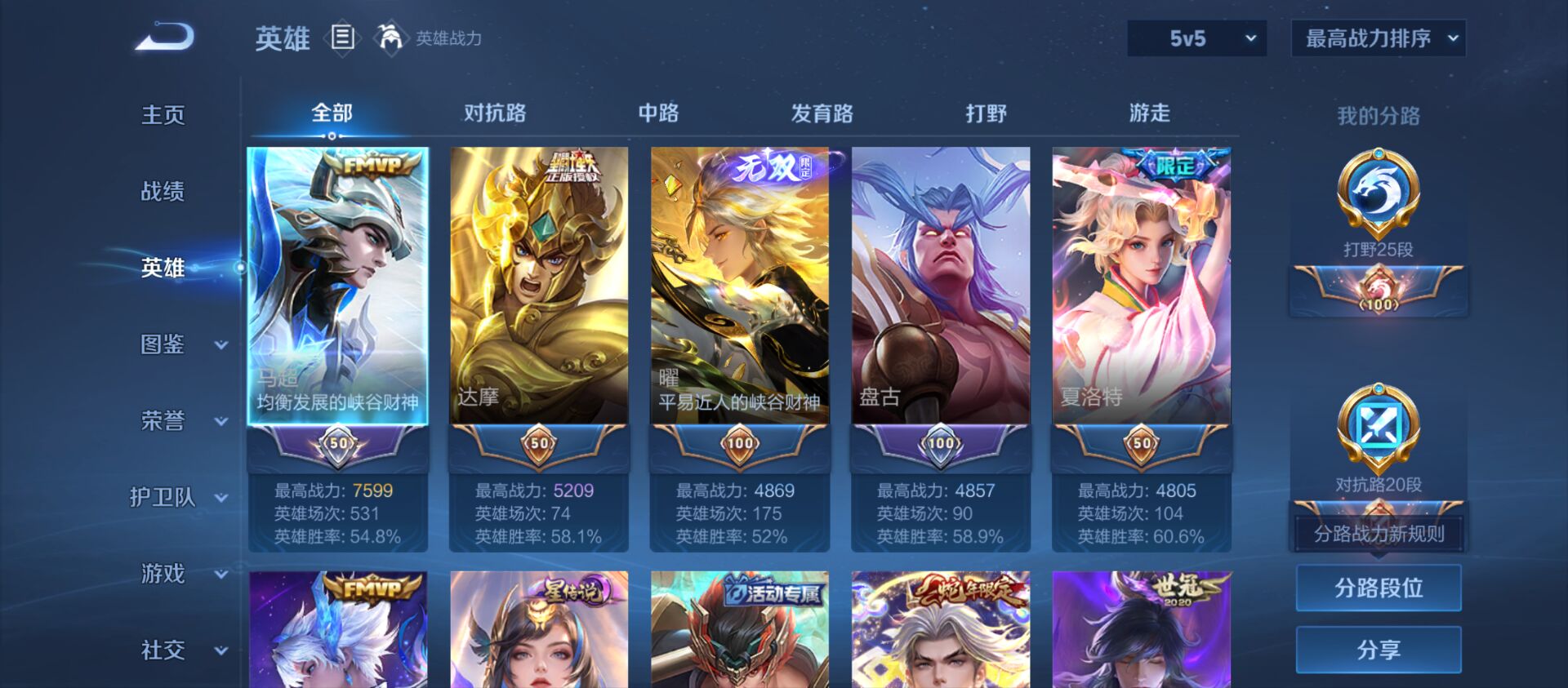
Task: Click the 英雄战力 helmet icon
Action: coord(388,37)
